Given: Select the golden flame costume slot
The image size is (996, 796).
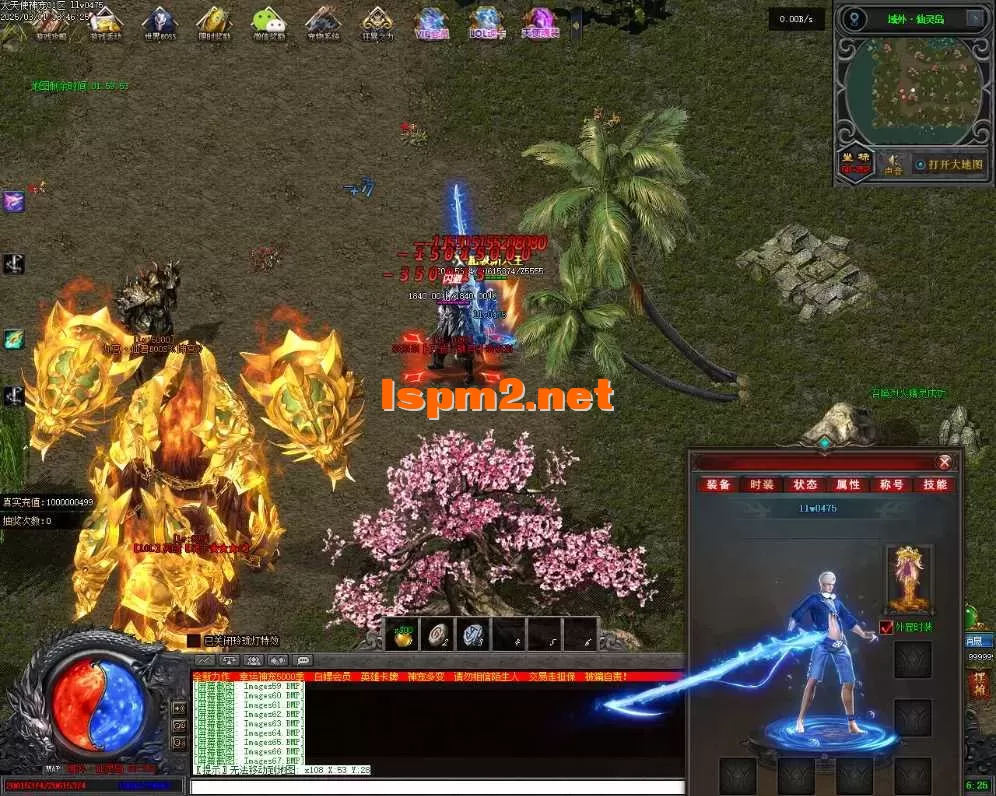Looking at the screenshot, I should tap(909, 578).
